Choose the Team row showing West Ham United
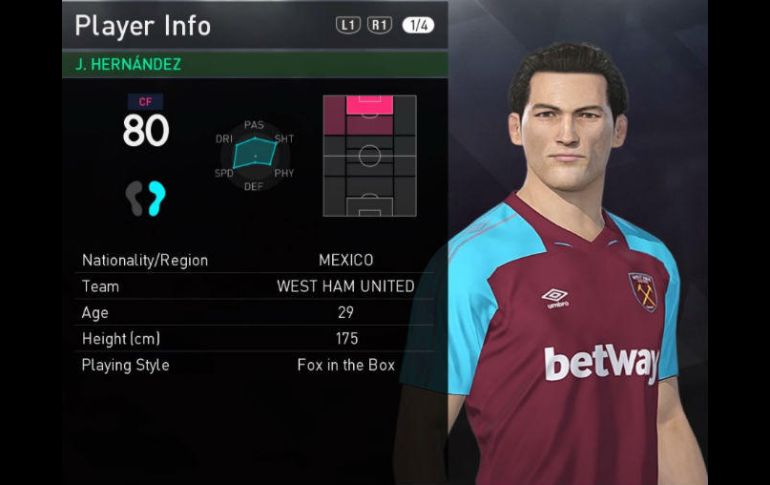770x485 pixels. coord(255,286)
